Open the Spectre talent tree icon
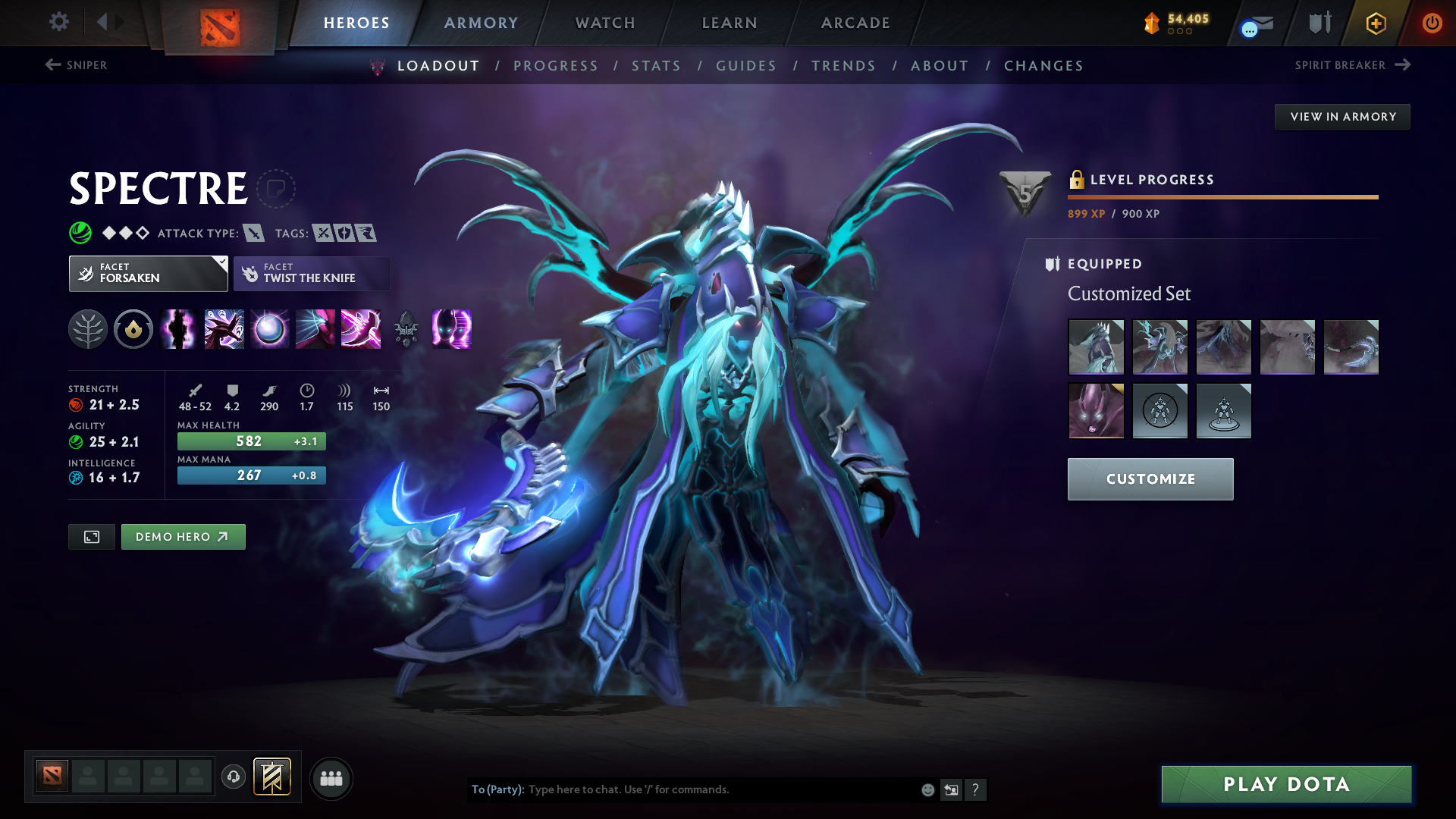Image resolution: width=1456 pixels, height=819 pixels. 89,329
